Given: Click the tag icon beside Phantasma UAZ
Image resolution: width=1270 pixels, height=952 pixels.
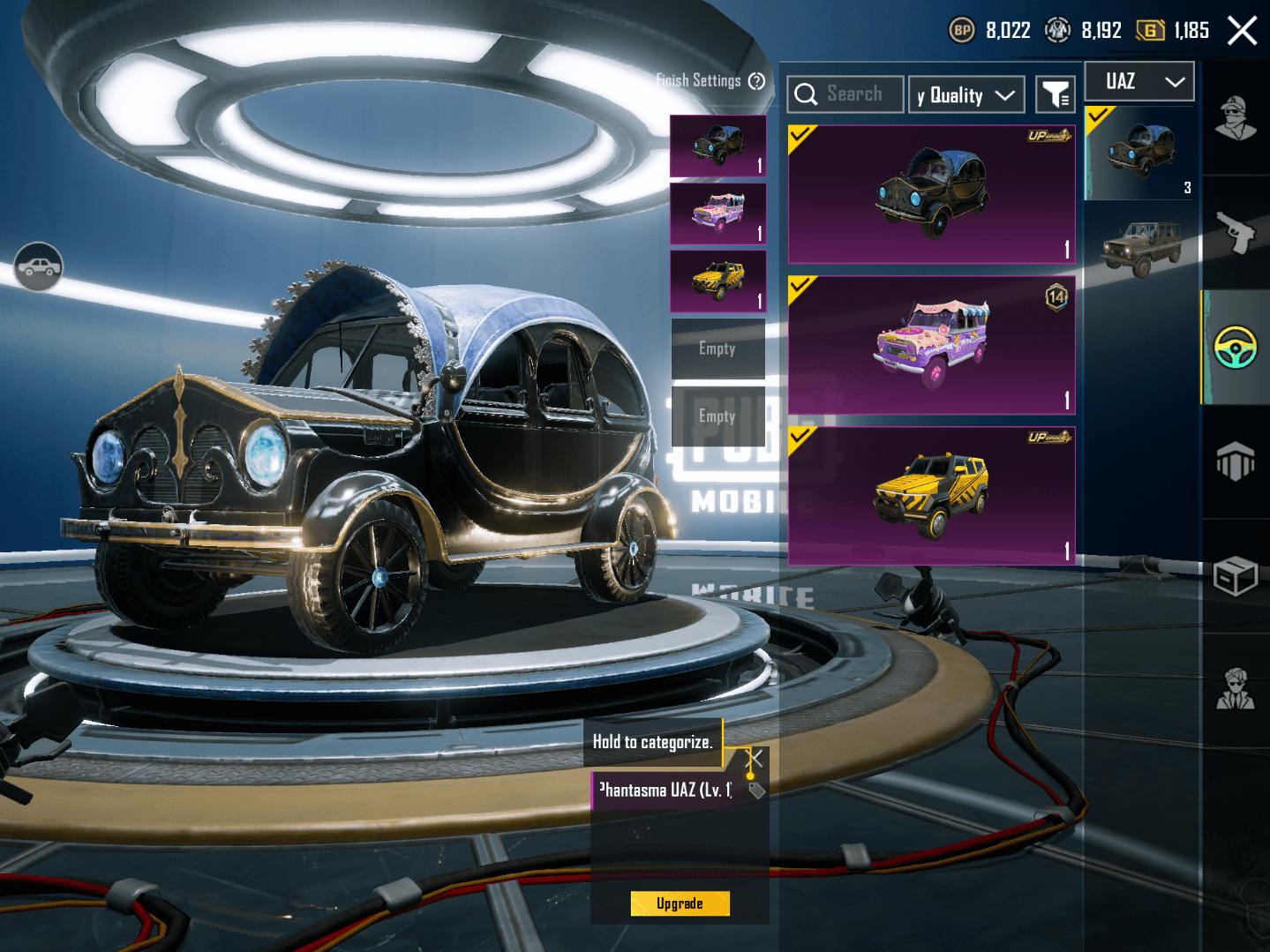Looking at the screenshot, I should click(756, 791).
